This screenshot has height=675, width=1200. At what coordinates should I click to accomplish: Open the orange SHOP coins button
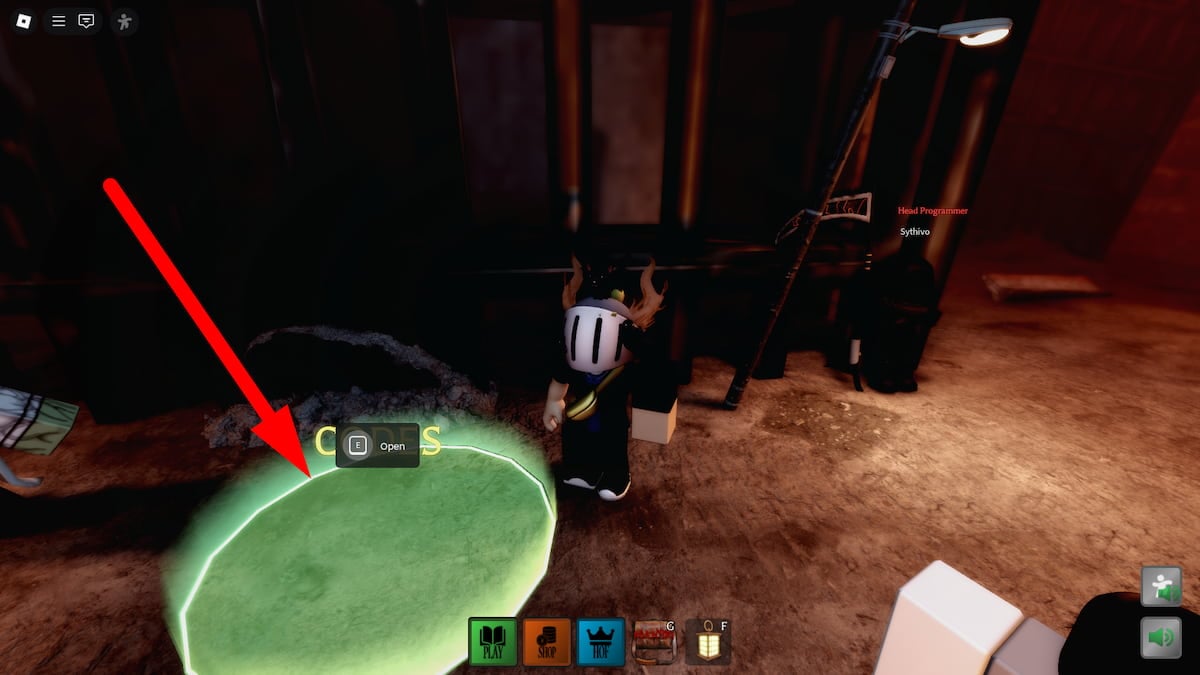(547, 641)
